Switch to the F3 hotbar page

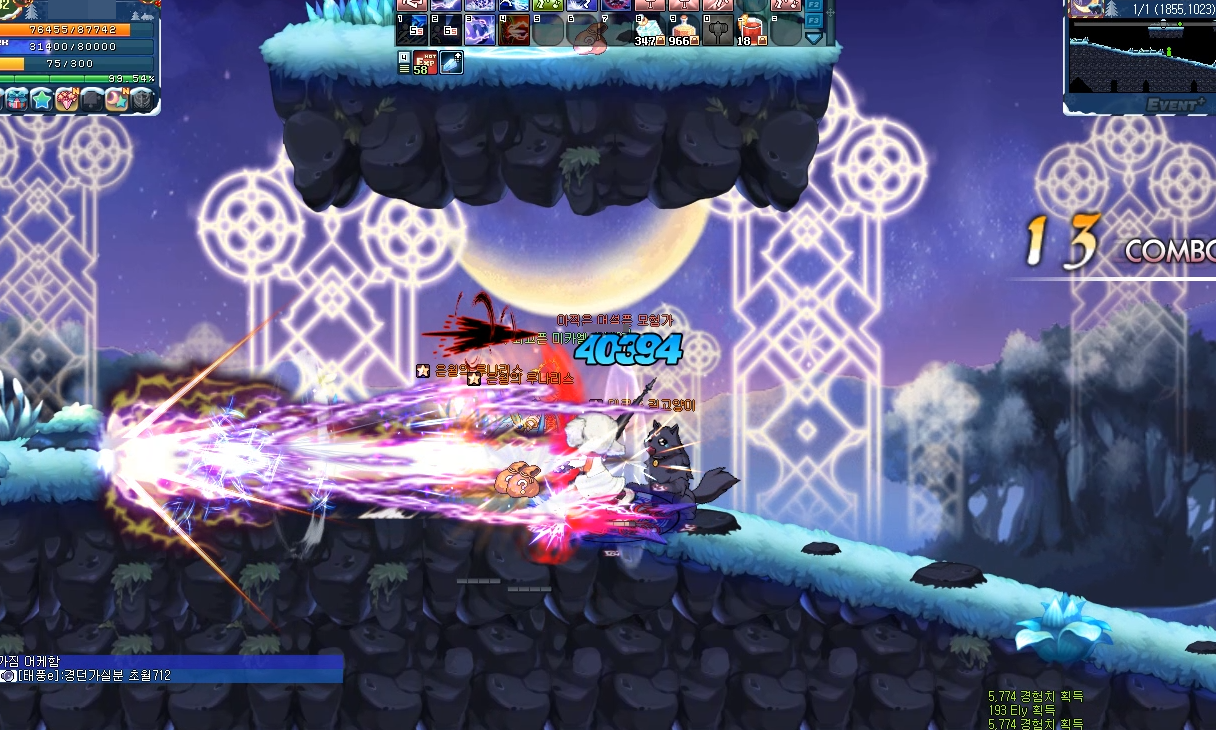[813, 19]
